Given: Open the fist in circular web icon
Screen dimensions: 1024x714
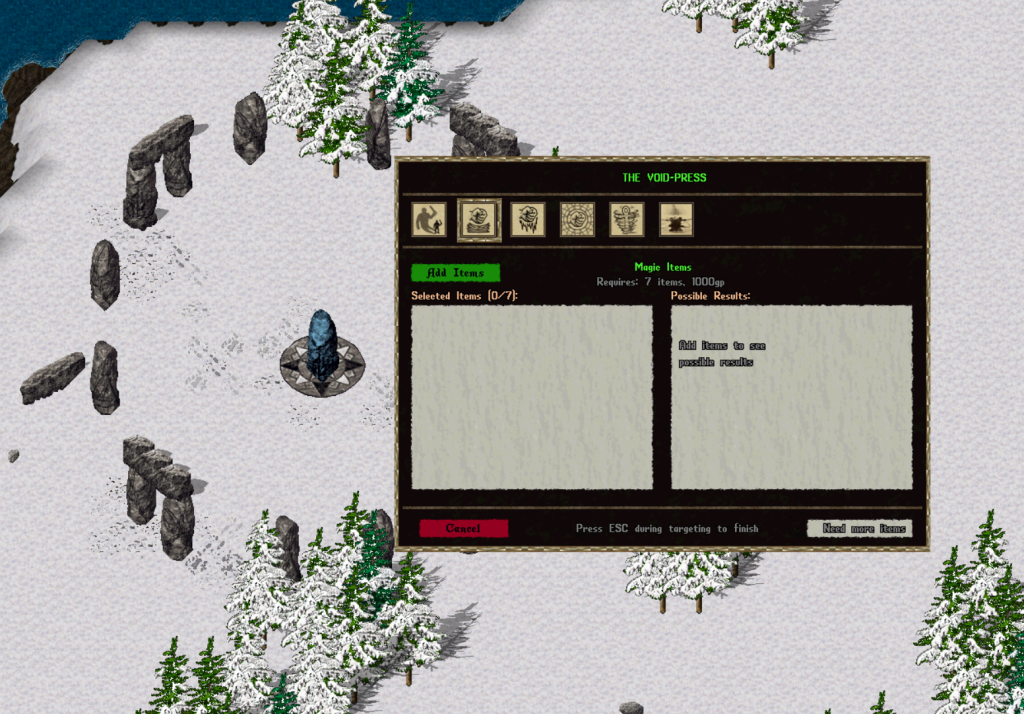Looking at the screenshot, I should click(577, 219).
